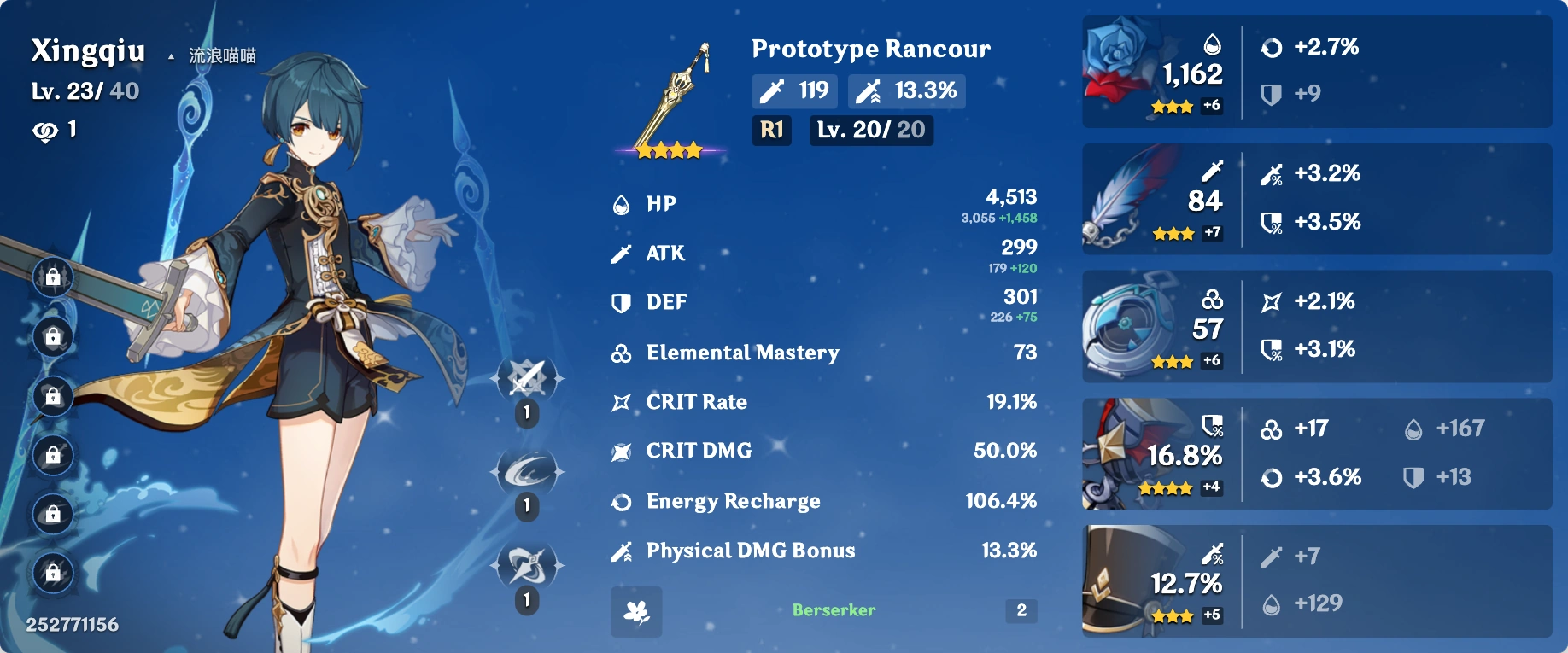Image resolution: width=1568 pixels, height=653 pixels.
Task: Click the DEF shield stat icon
Action: click(x=621, y=301)
